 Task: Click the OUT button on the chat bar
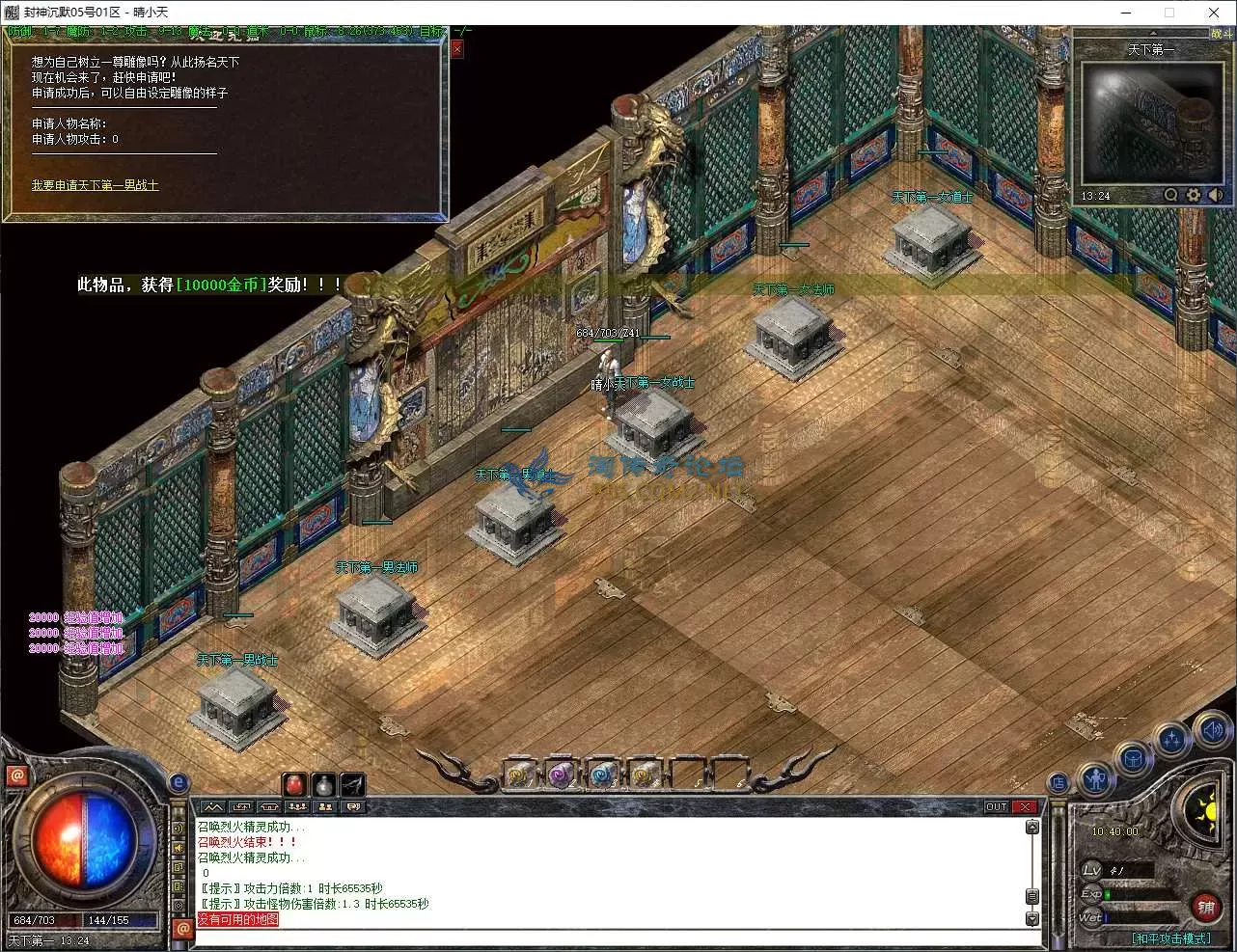coord(996,806)
